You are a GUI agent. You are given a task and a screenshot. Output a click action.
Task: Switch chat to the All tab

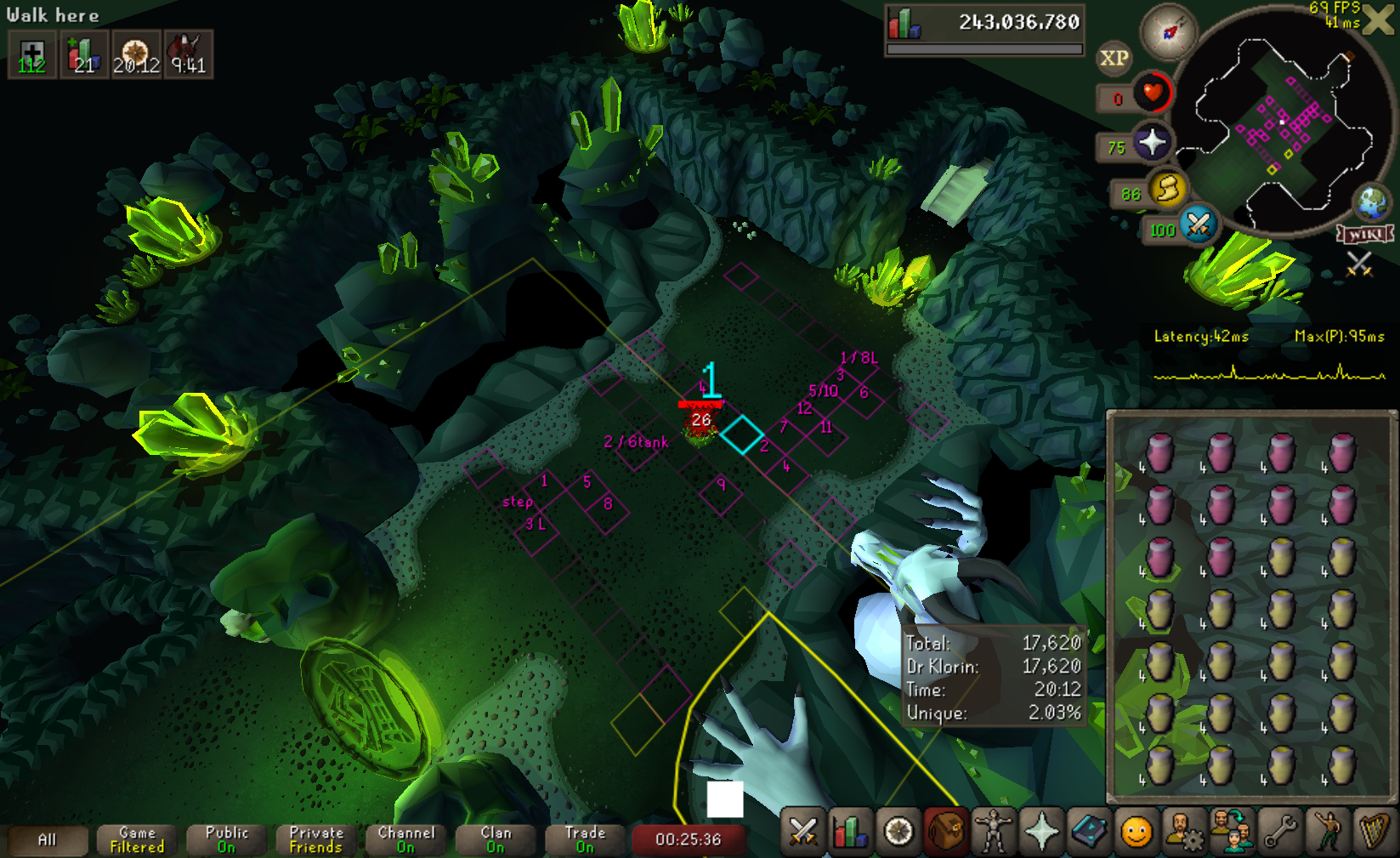click(47, 839)
